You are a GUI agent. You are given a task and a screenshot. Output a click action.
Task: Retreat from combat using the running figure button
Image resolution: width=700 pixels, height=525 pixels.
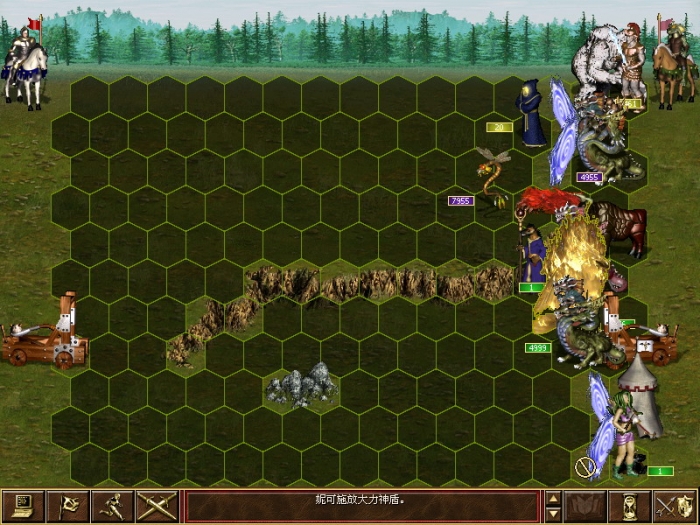[112, 506]
